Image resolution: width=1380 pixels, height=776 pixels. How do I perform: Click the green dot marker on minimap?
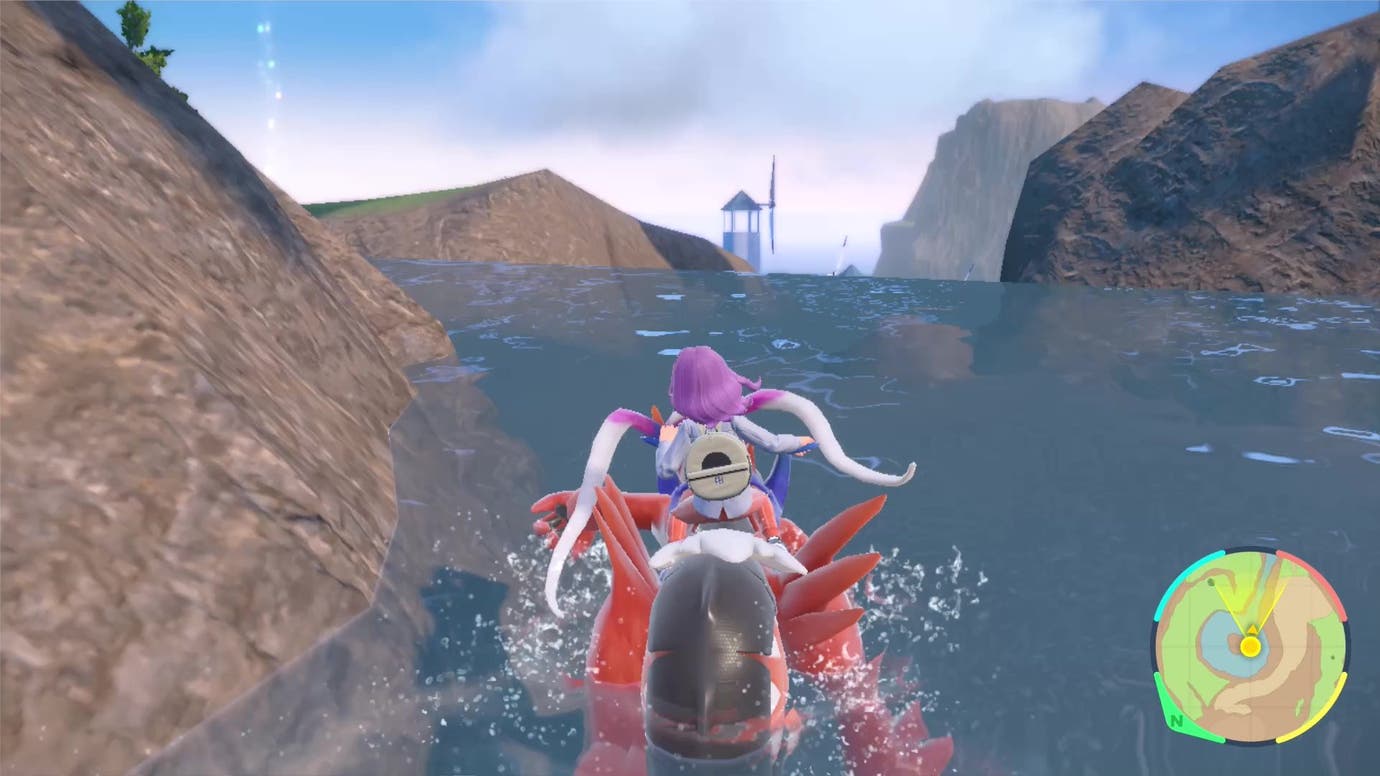coord(1209,583)
